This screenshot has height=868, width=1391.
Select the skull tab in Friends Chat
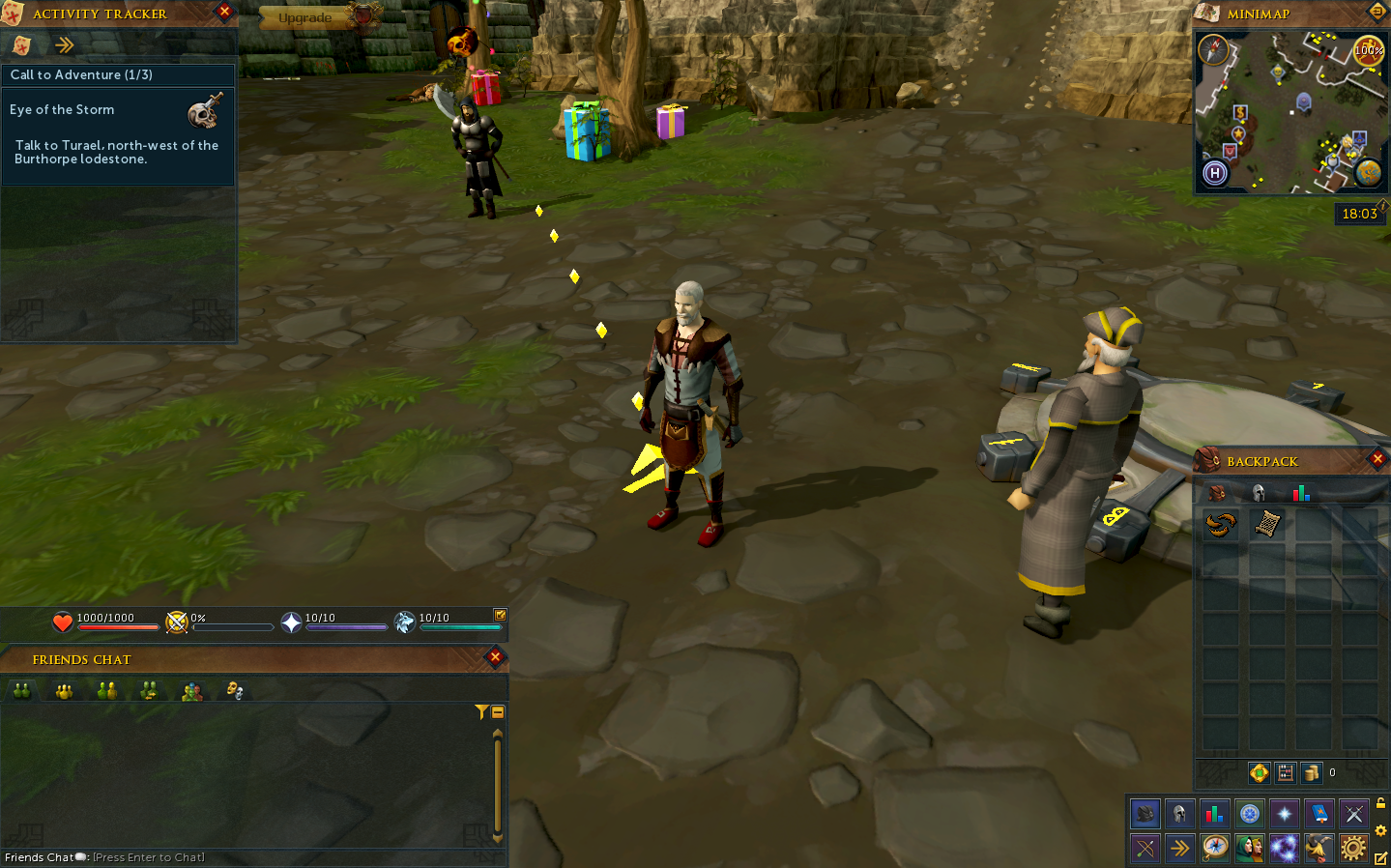(x=235, y=689)
